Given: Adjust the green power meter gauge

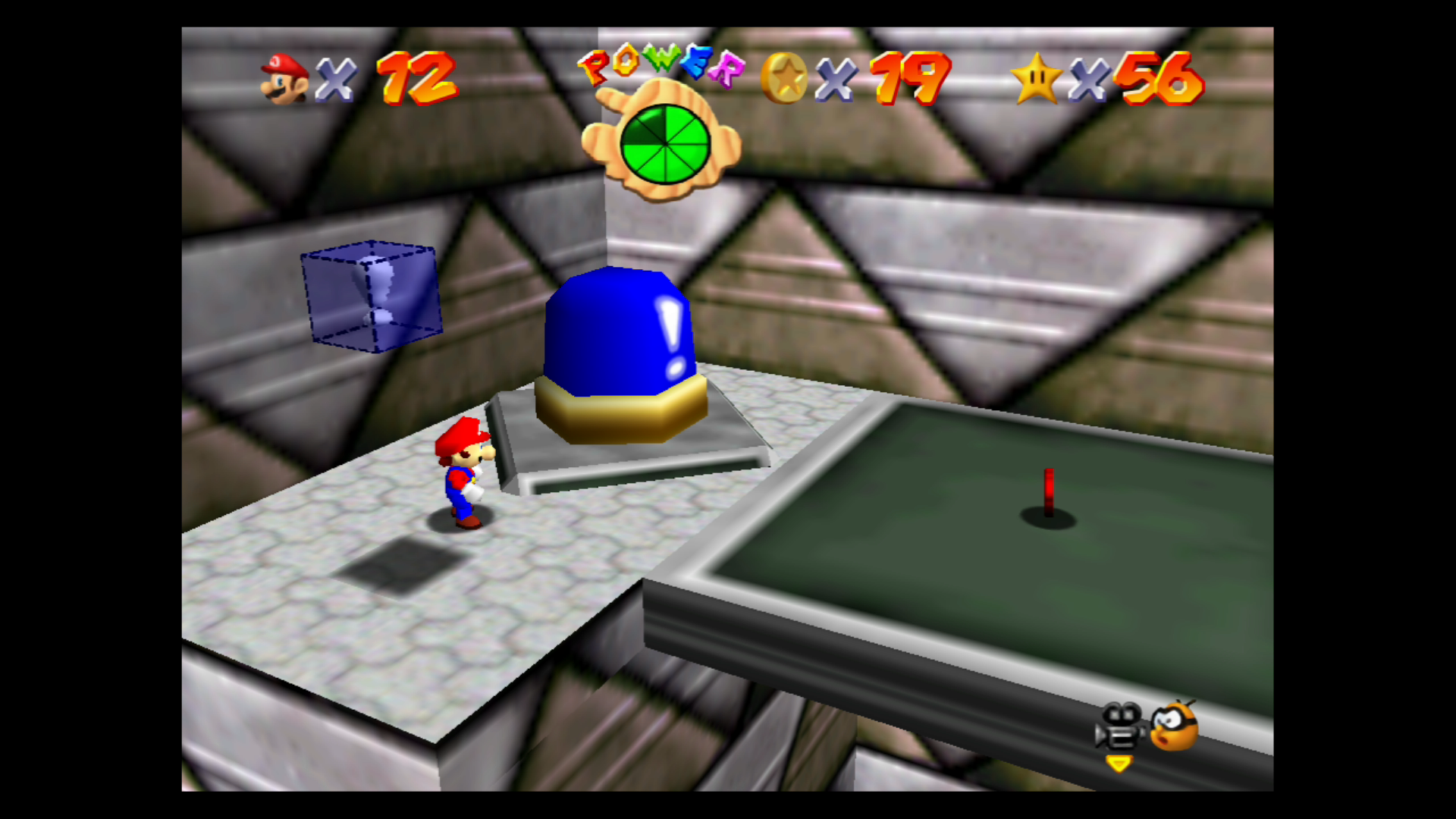Looking at the screenshot, I should pyautogui.click(x=667, y=144).
